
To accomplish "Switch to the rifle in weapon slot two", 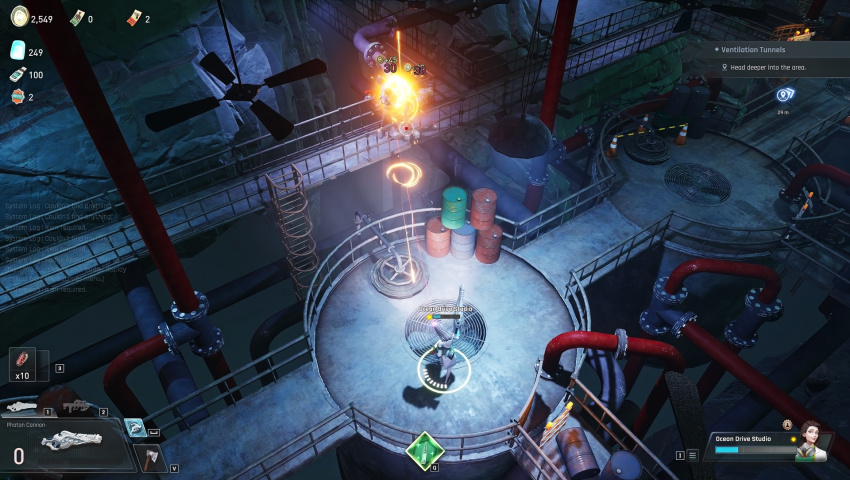I will (x=75, y=406).
